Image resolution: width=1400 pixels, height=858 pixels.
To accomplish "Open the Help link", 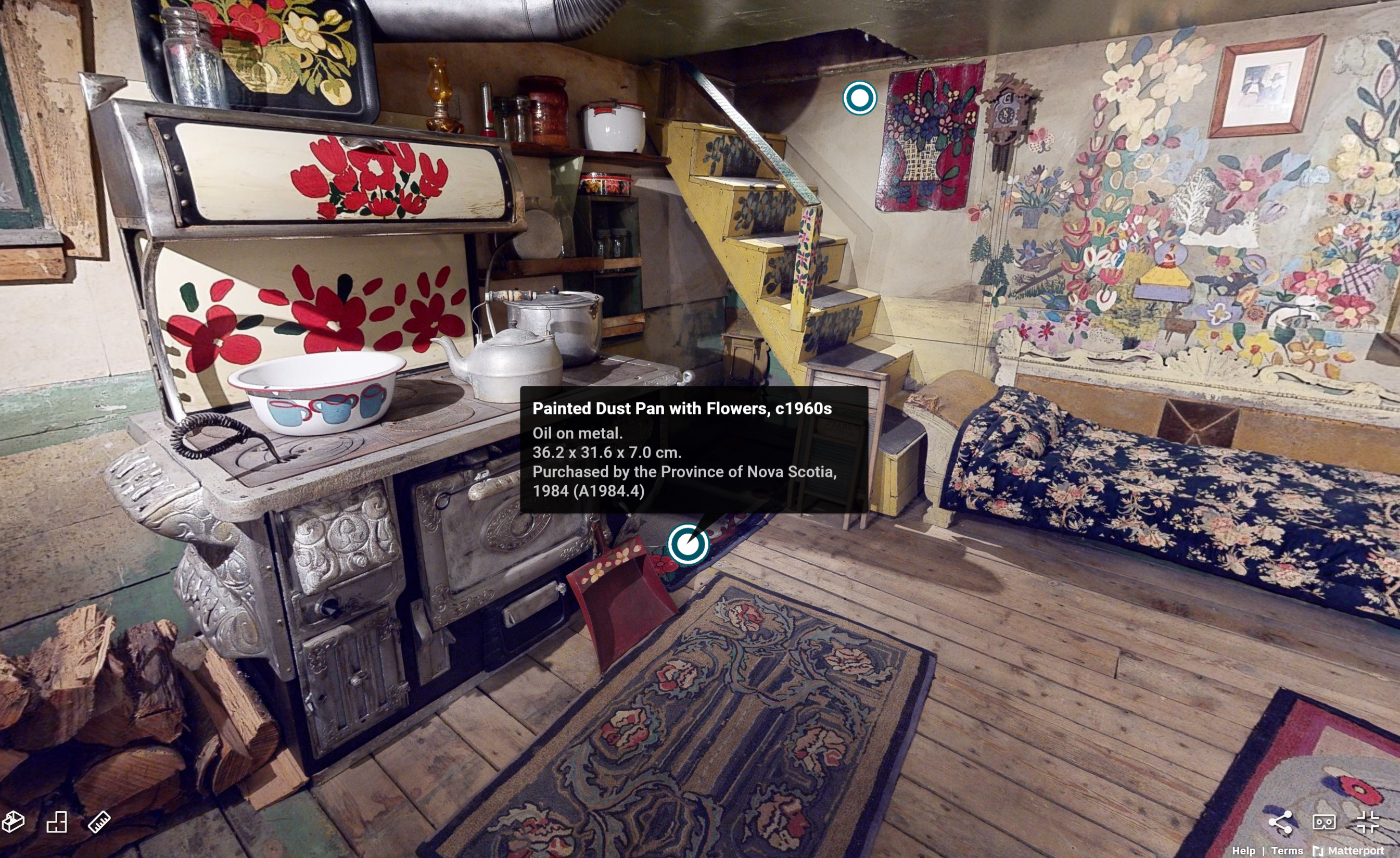I will (x=1243, y=851).
